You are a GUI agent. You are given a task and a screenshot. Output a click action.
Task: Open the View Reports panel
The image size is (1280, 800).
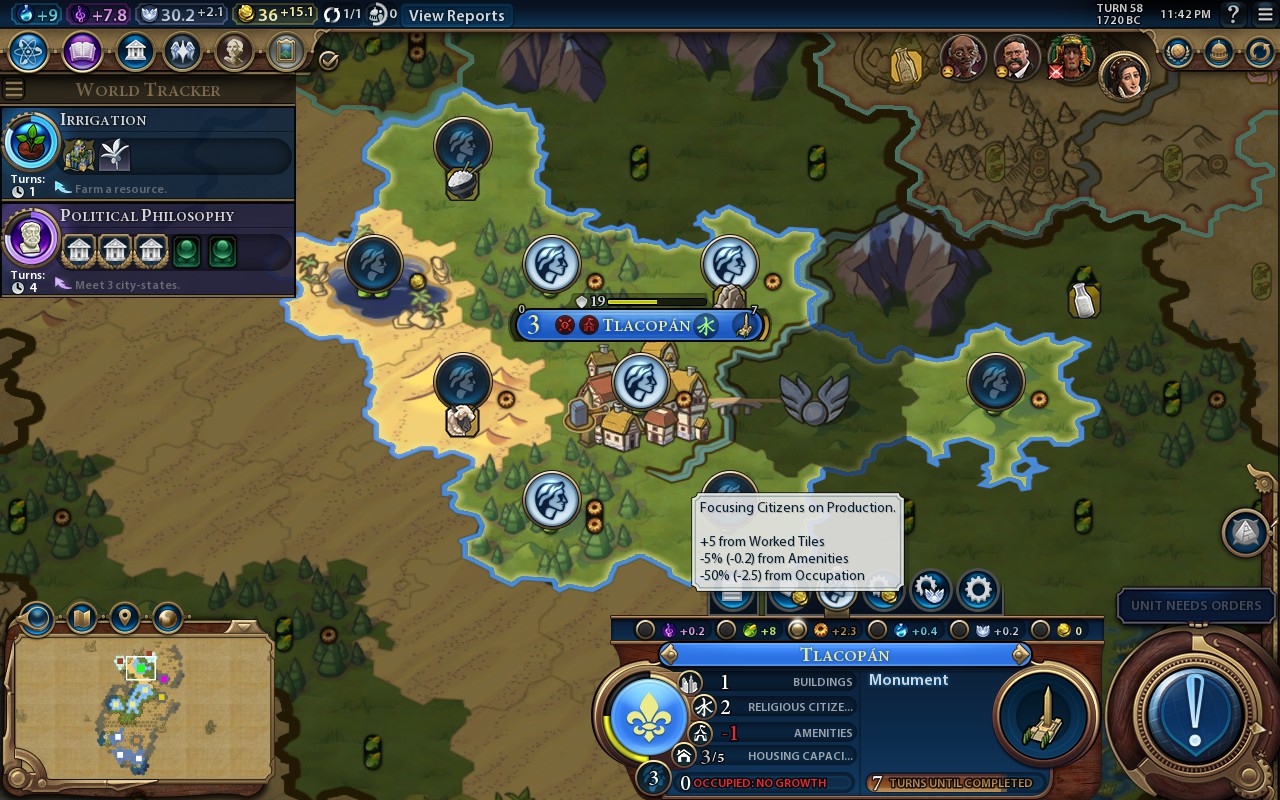pos(456,15)
